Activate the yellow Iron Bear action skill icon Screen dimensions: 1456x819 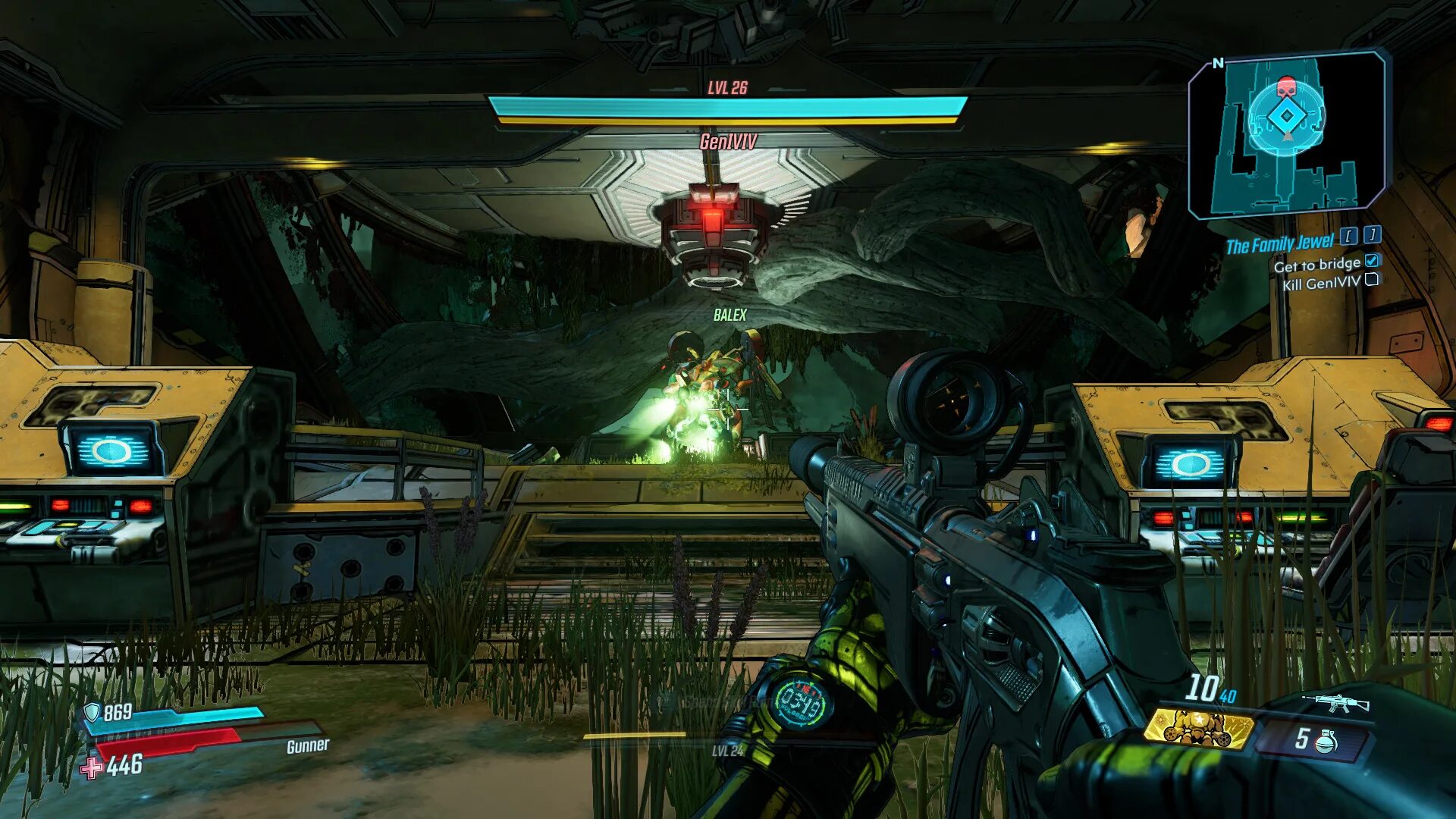point(1198,729)
